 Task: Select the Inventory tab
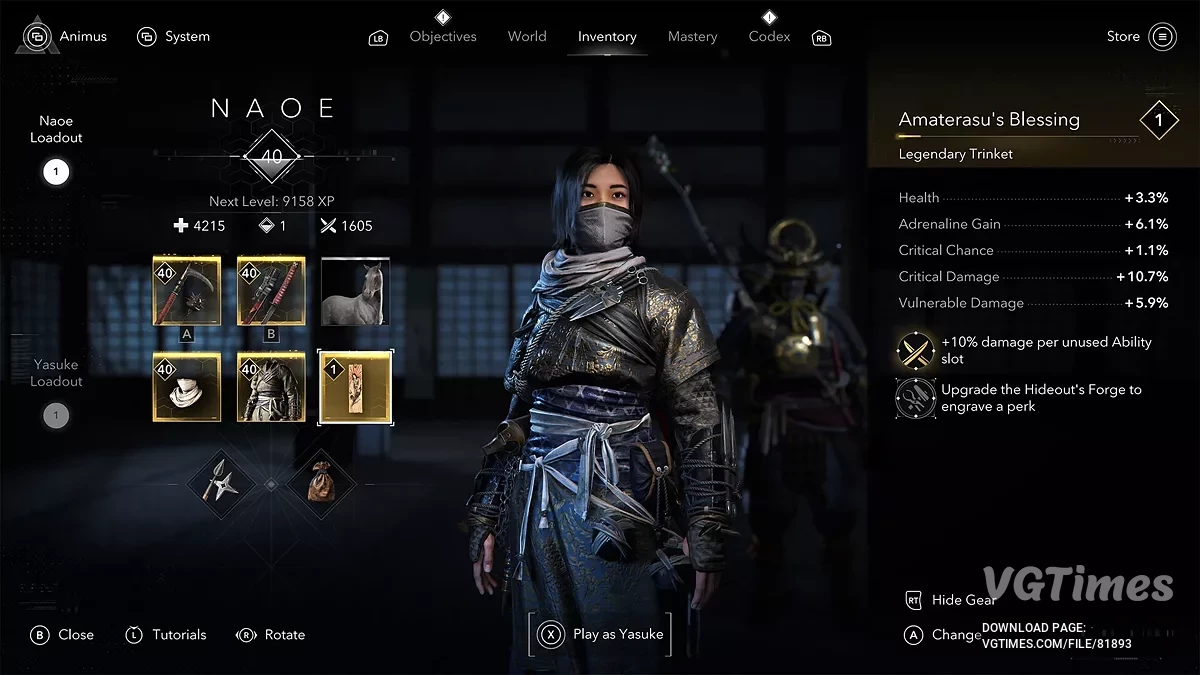point(607,36)
